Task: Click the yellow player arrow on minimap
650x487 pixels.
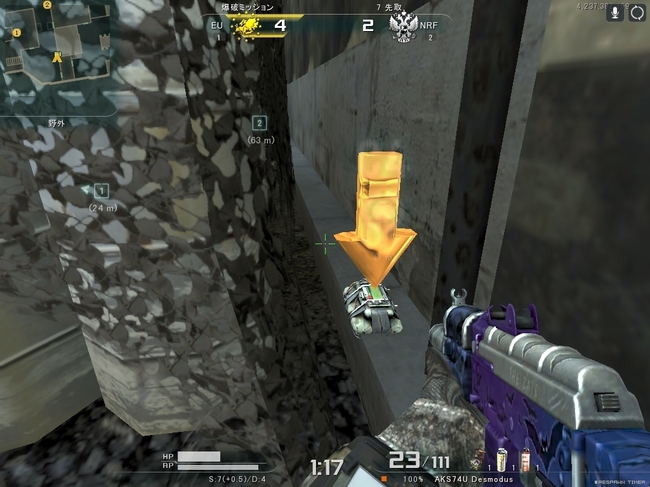Action: (57, 61)
